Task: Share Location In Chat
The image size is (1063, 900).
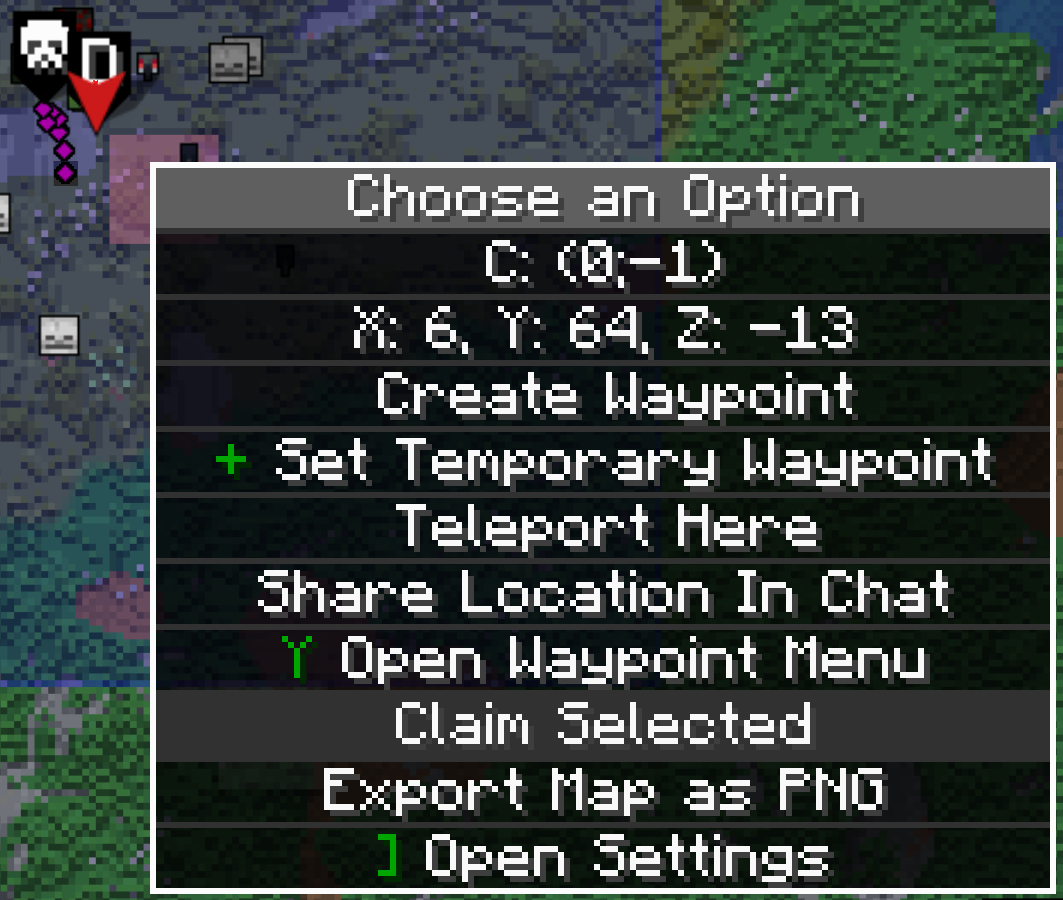Action: pyautogui.click(x=605, y=593)
